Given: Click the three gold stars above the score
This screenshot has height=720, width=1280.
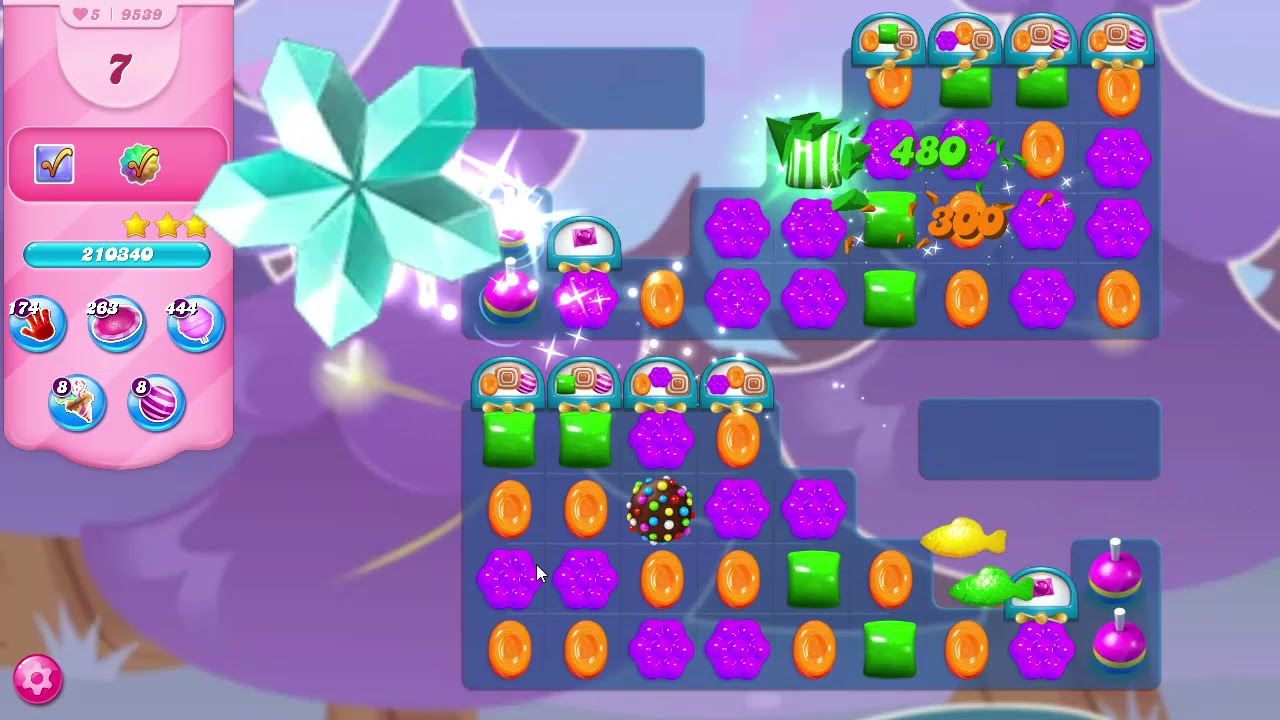Looking at the screenshot, I should [166, 227].
